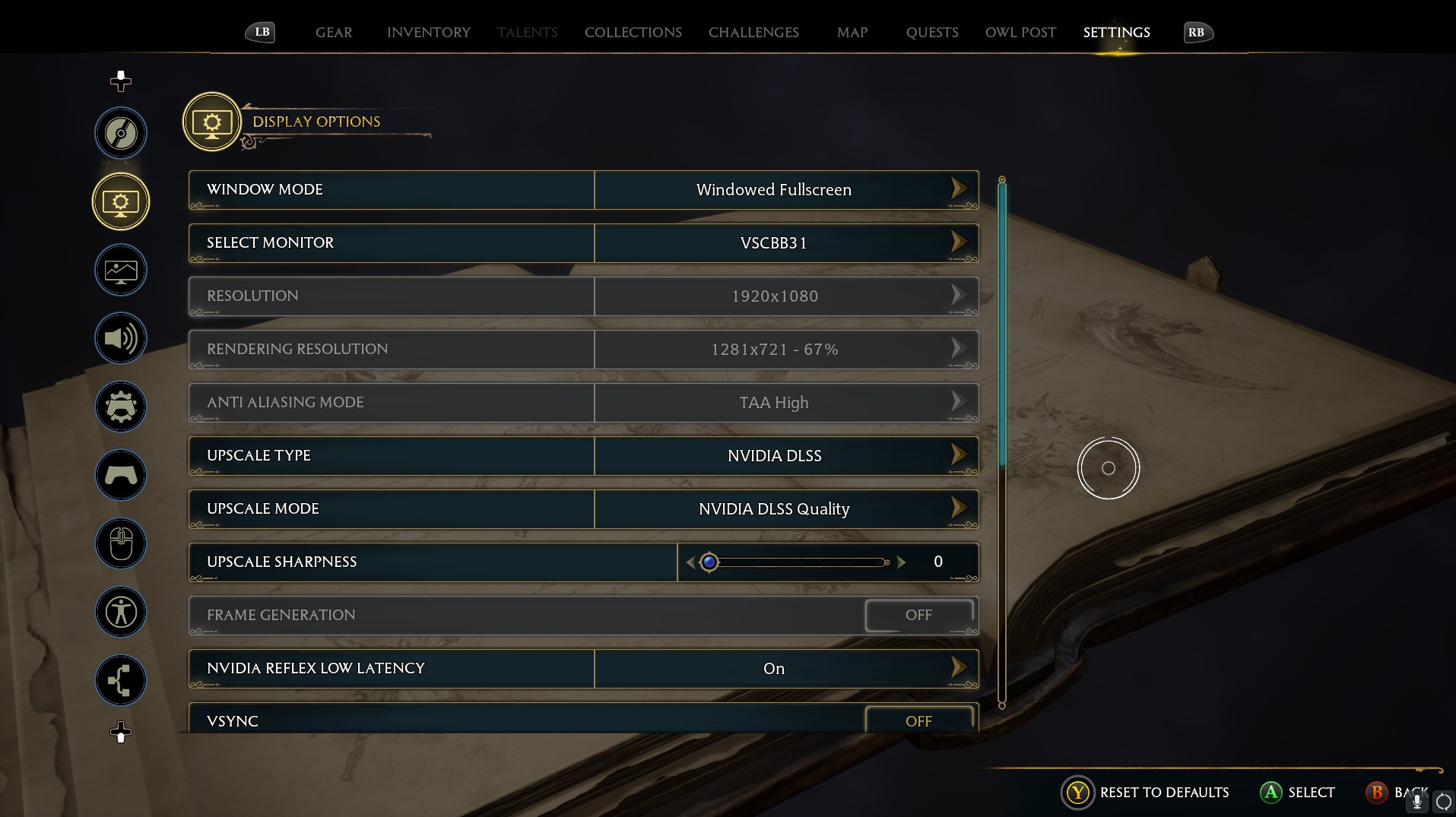Toggle VSync on

coord(918,720)
